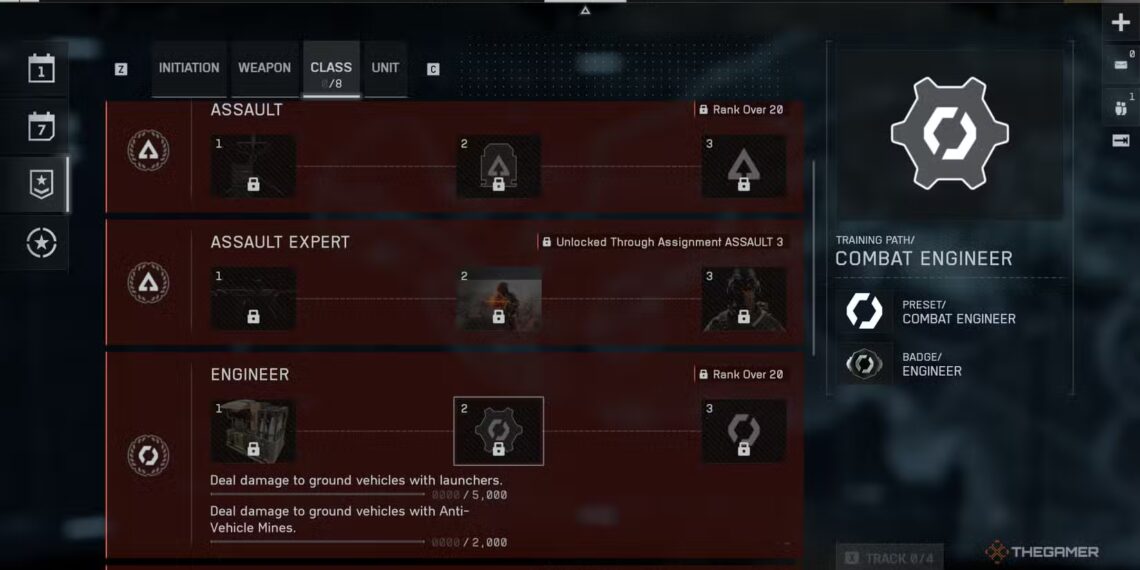
Task: Open the Weapon assignments tab
Action: coord(264,68)
